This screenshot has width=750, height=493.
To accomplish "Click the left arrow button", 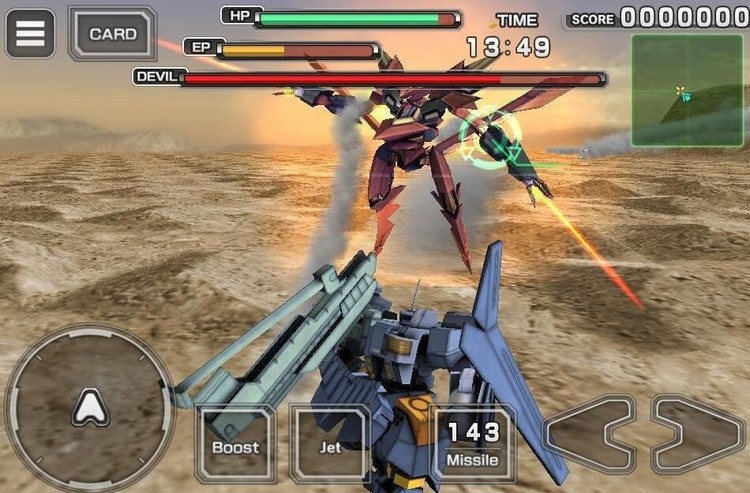I will coord(590,435).
